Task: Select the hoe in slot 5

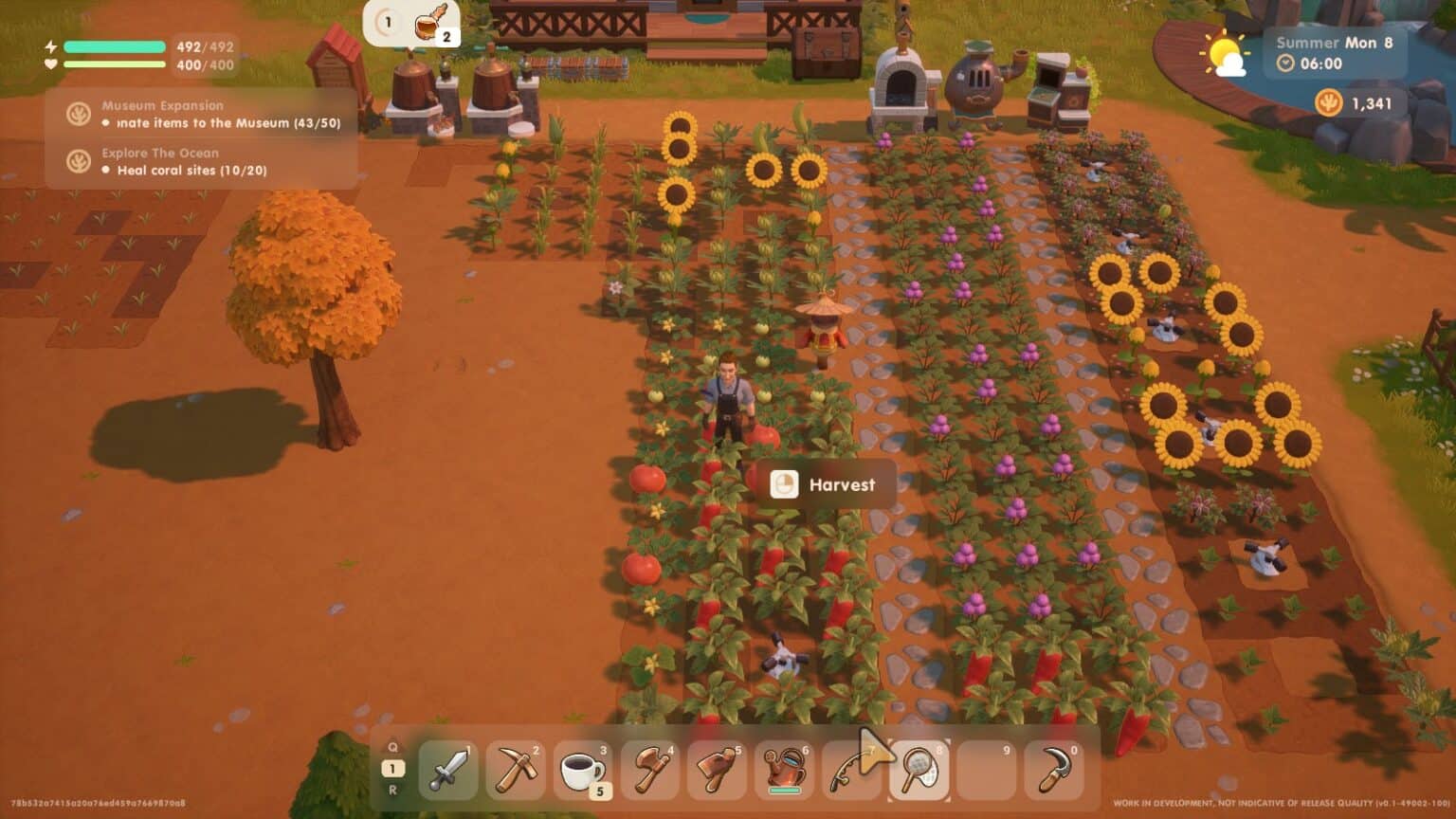Action: pos(717,770)
